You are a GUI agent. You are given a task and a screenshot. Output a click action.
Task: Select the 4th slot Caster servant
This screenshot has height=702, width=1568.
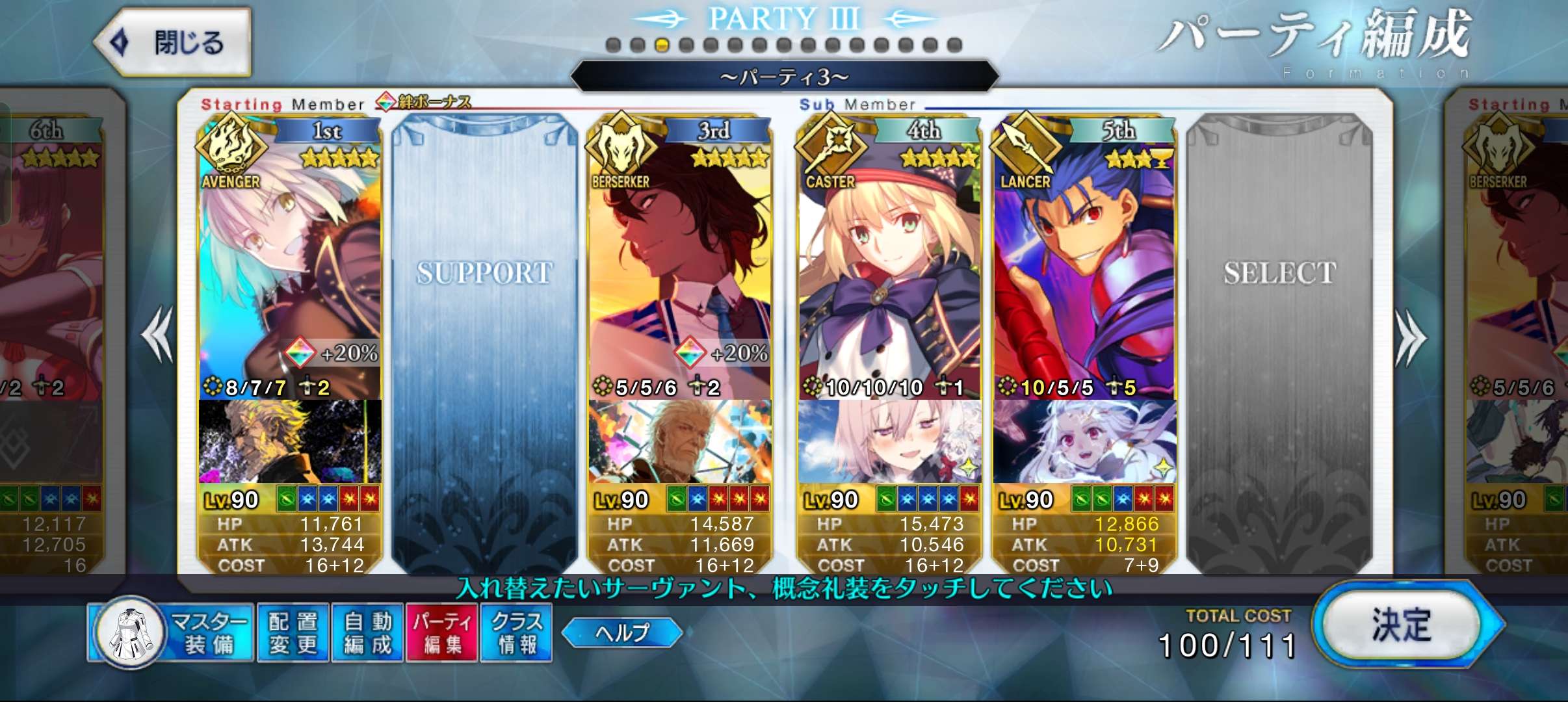coord(889,260)
